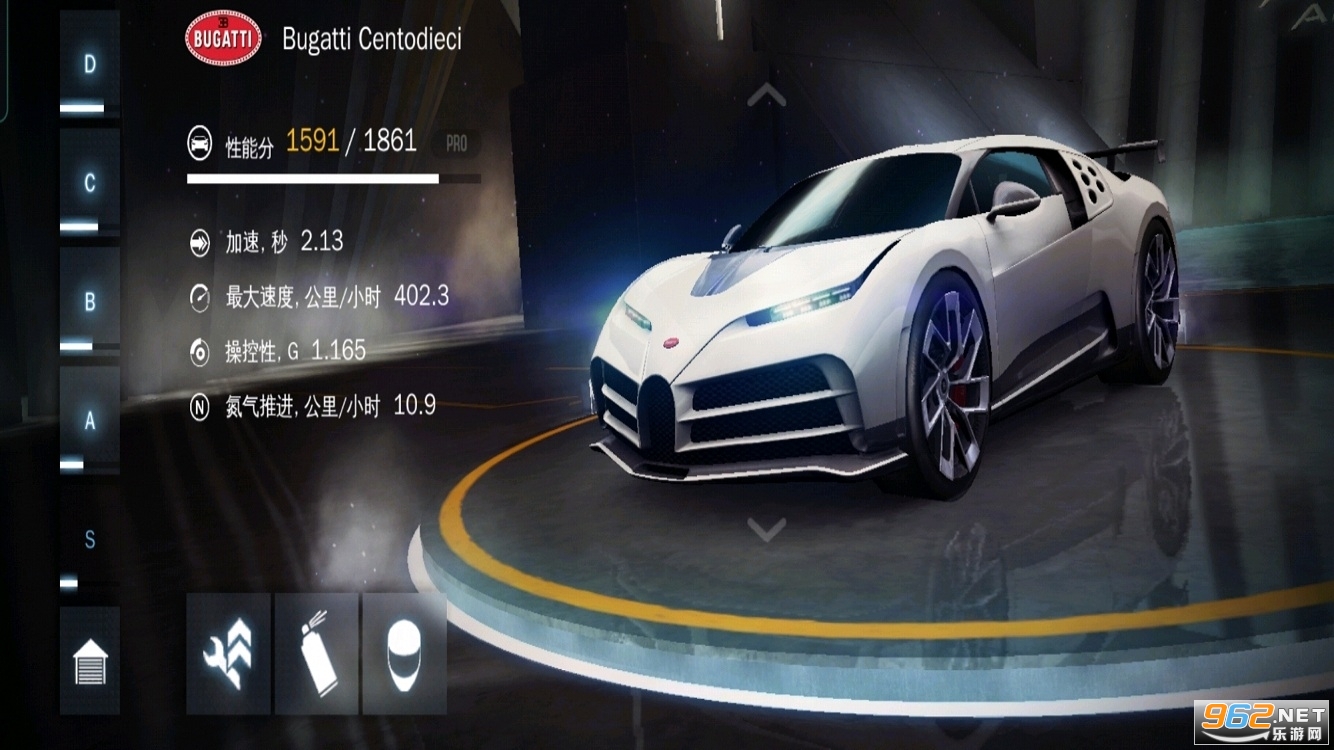This screenshot has height=750, width=1334.
Task: Switch to the D class tab
Action: (90, 67)
